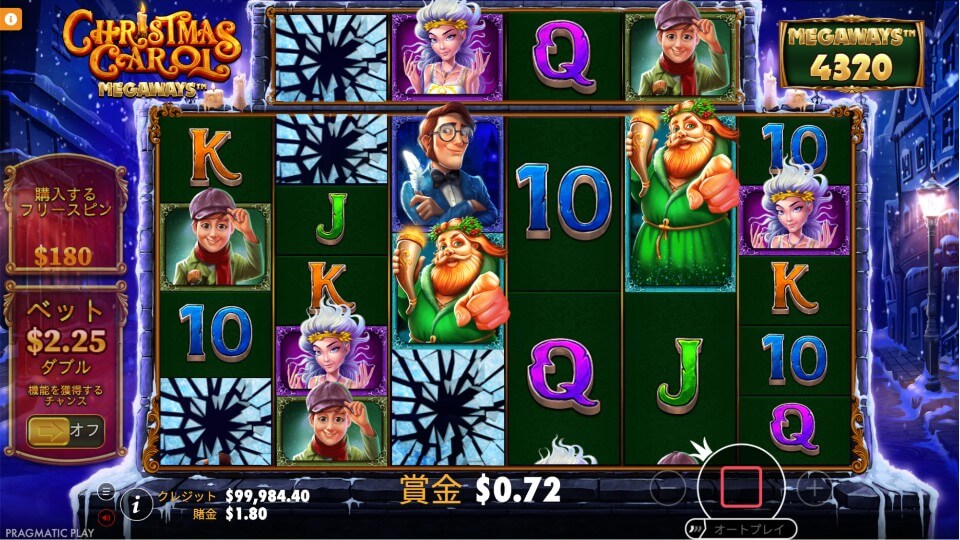Increase the bet with the plus button
The height and width of the screenshot is (540, 960).
coord(814,488)
